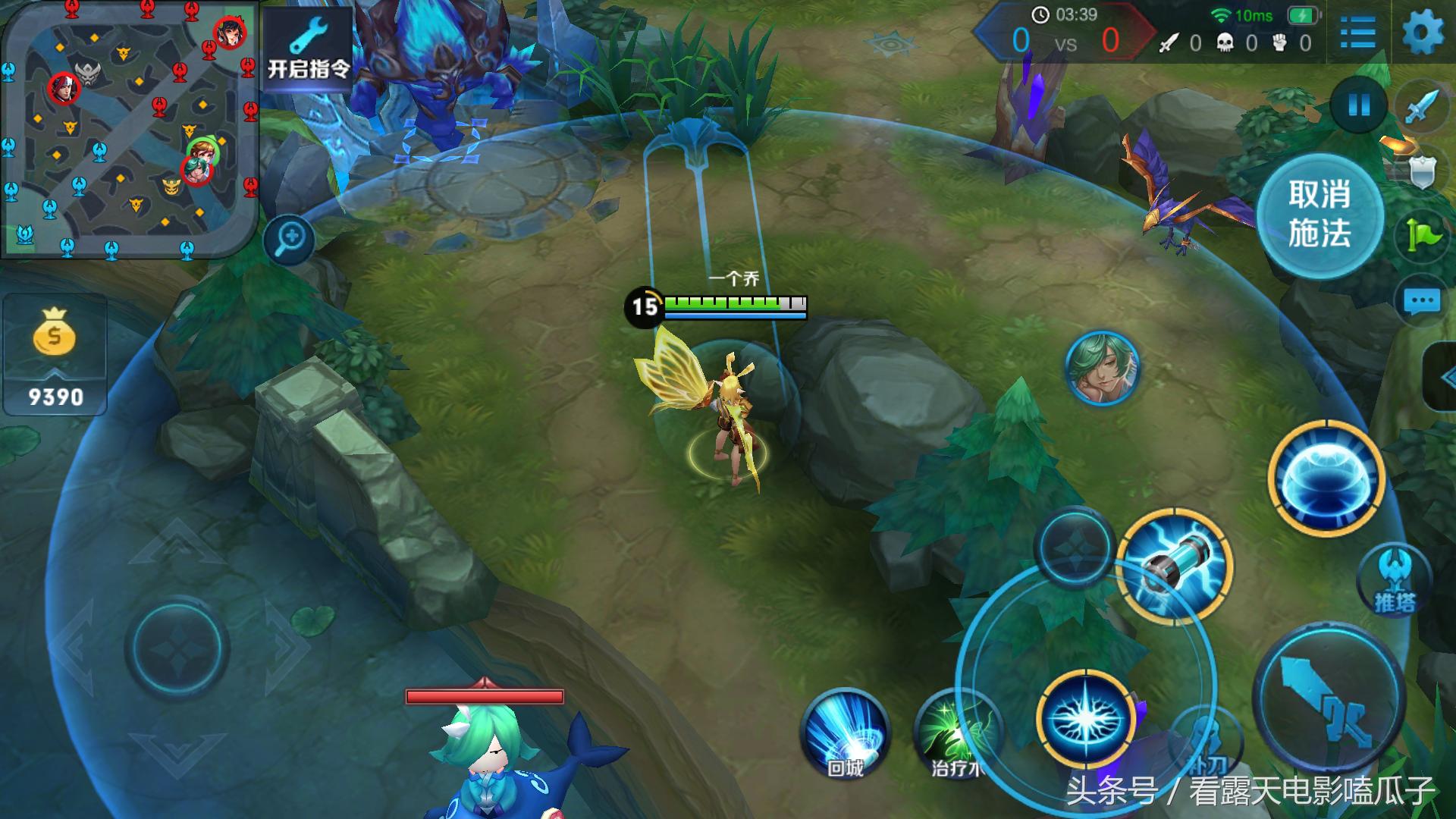Open the shop via the gold bag
Image resolution: width=1456 pixels, height=819 pixels.
(x=55, y=355)
